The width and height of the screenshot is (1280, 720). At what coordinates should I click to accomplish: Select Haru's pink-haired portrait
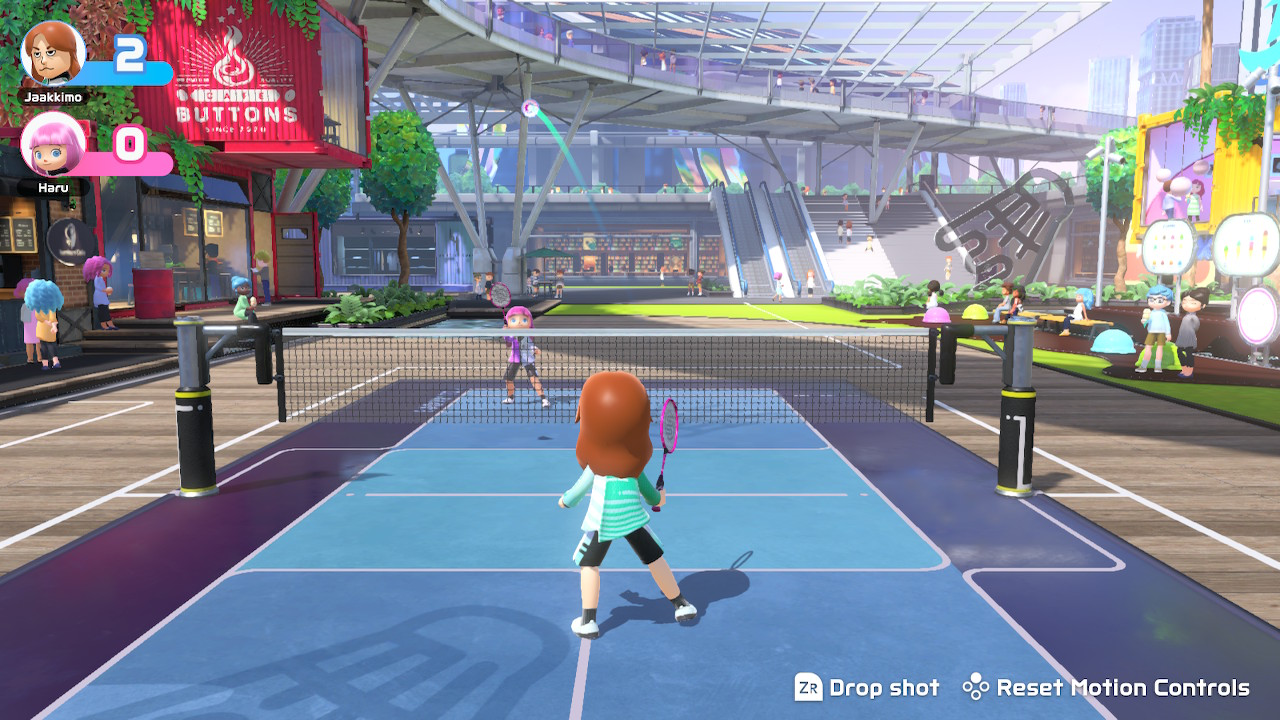click(x=52, y=145)
